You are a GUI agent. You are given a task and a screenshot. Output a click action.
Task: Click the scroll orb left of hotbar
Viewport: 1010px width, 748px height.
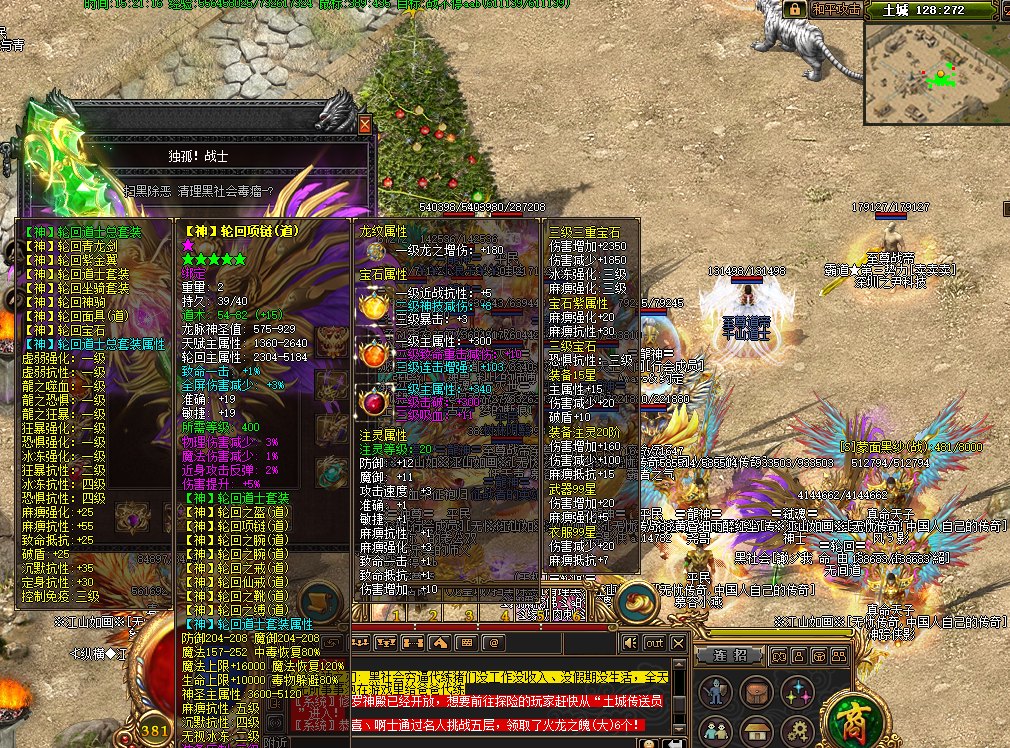click(318, 602)
